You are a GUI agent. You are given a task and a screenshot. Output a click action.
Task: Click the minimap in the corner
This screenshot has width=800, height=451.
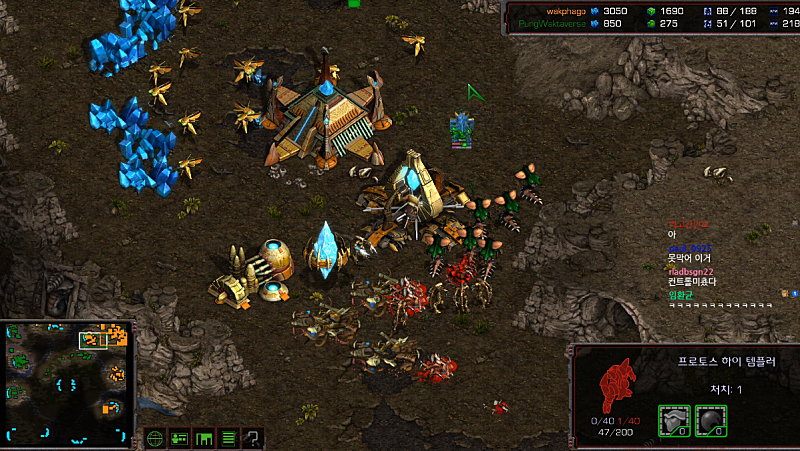pos(67,382)
